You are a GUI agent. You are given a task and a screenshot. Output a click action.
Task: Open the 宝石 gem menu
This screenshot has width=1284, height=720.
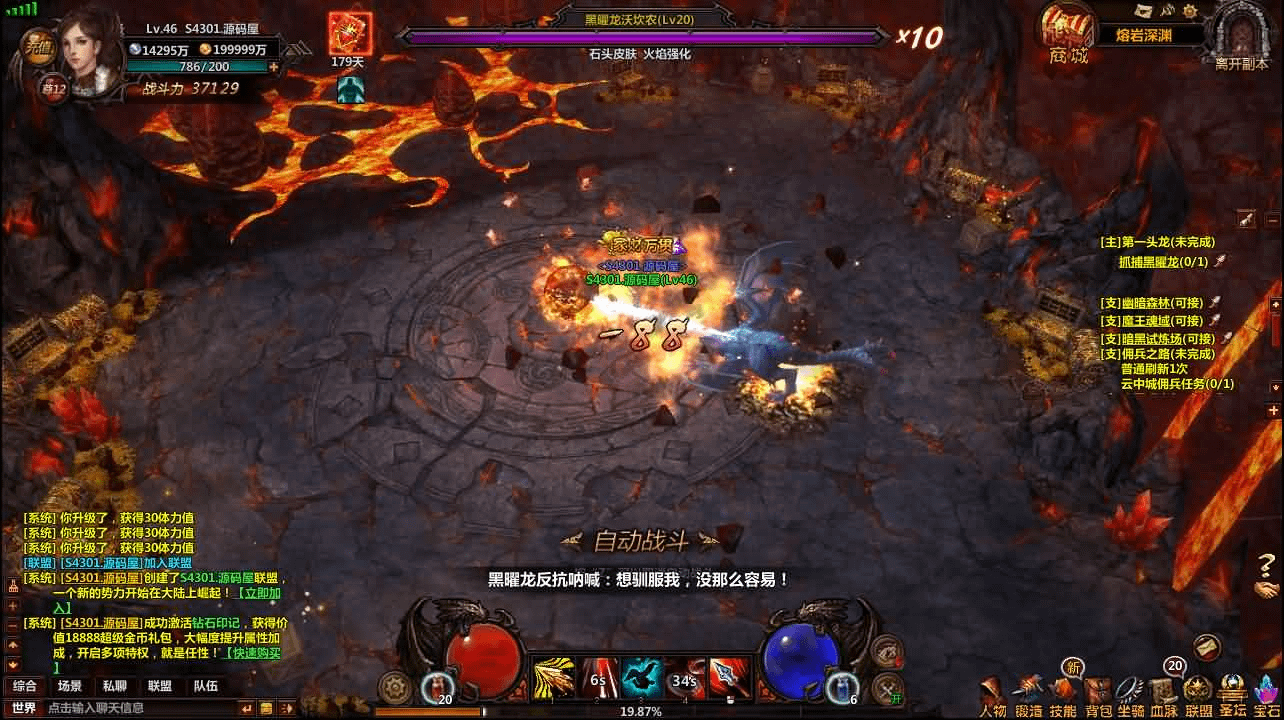coord(1266,694)
